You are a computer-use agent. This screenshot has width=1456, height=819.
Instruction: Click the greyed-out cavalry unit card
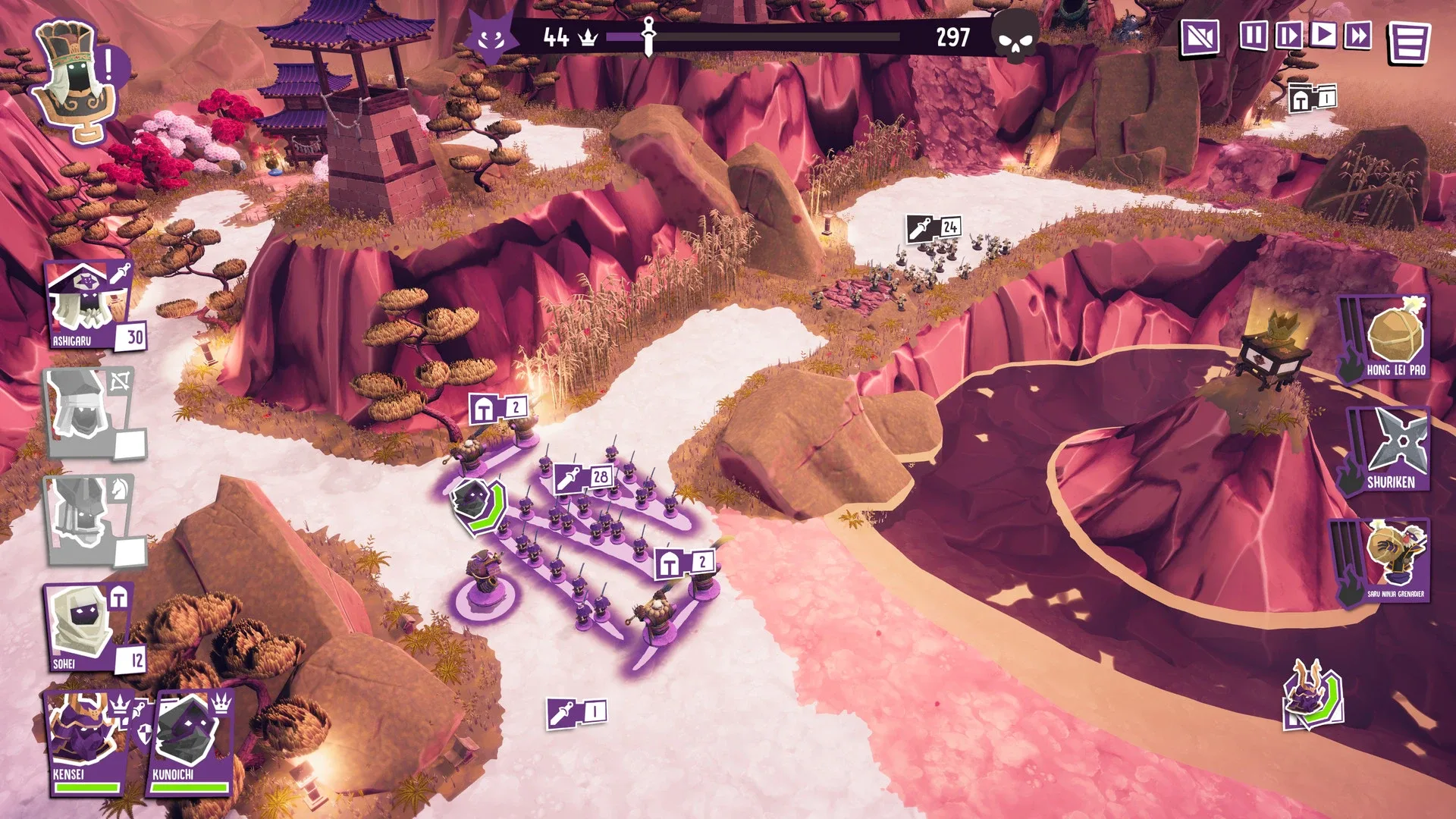coord(91,521)
